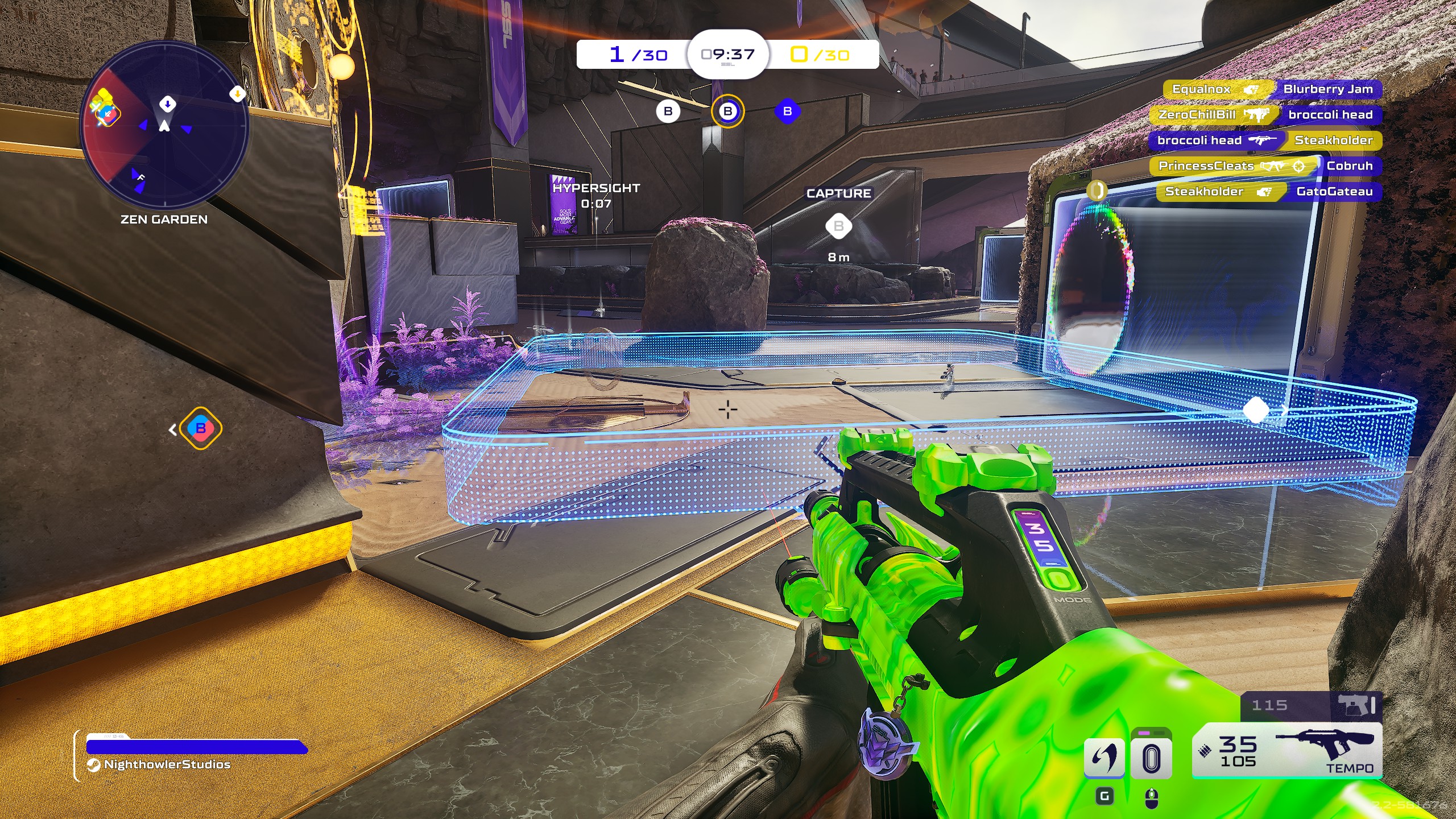Image resolution: width=1456 pixels, height=819 pixels.
Task: Click the ZeroChillBill kill feed entry
Action: pyautogui.click(x=1265, y=115)
